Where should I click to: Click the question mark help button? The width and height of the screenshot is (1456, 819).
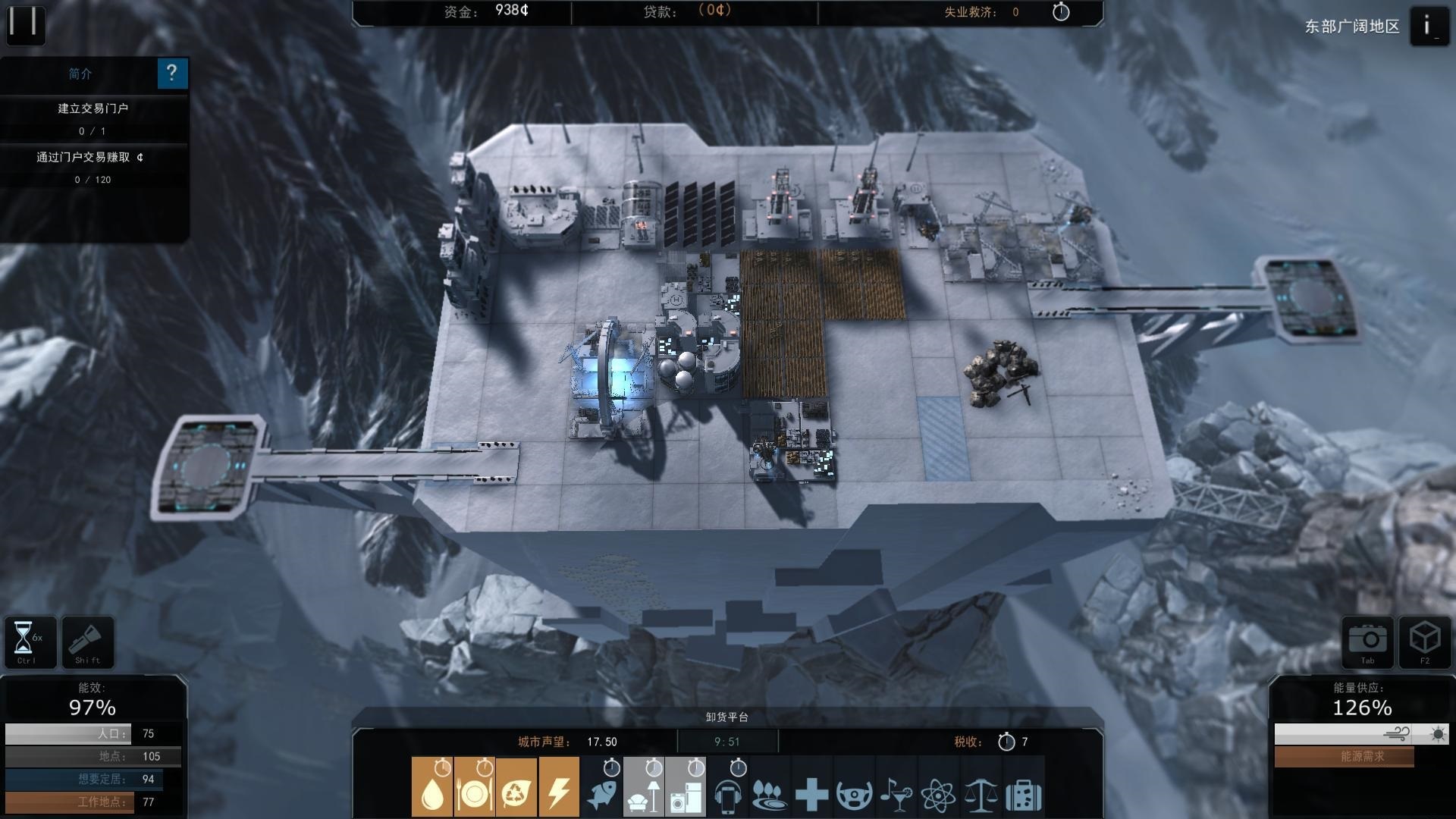tap(172, 74)
